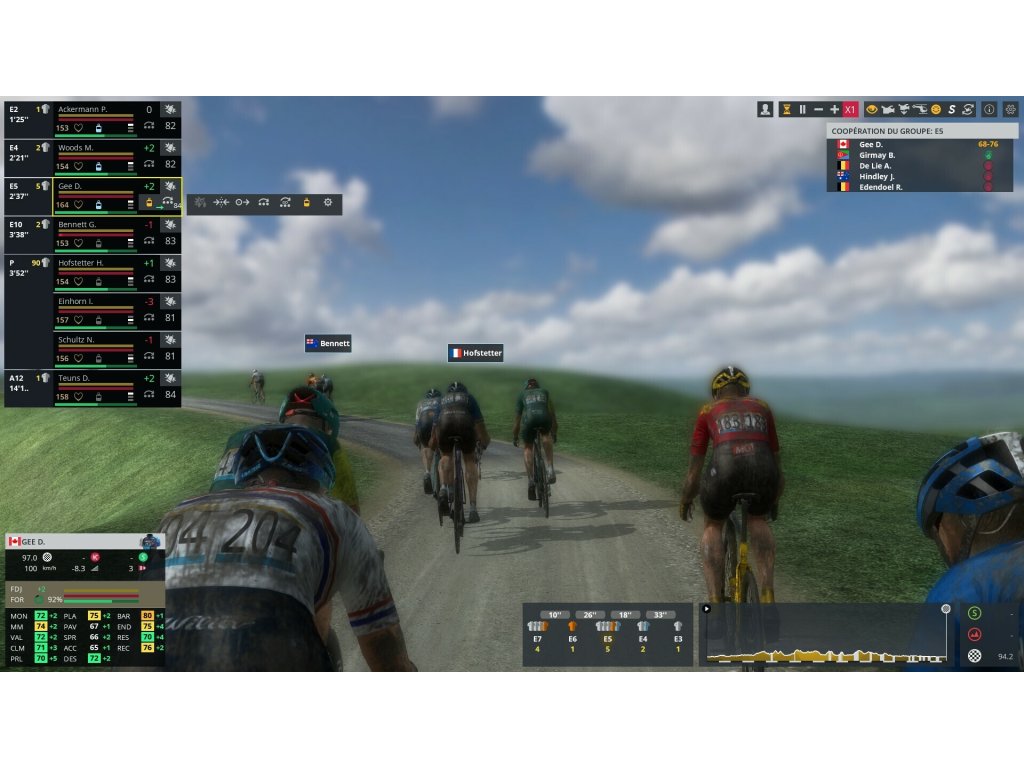Open the gear settings in the top toolbar
Image resolution: width=1024 pixels, height=768 pixels.
(x=1011, y=109)
